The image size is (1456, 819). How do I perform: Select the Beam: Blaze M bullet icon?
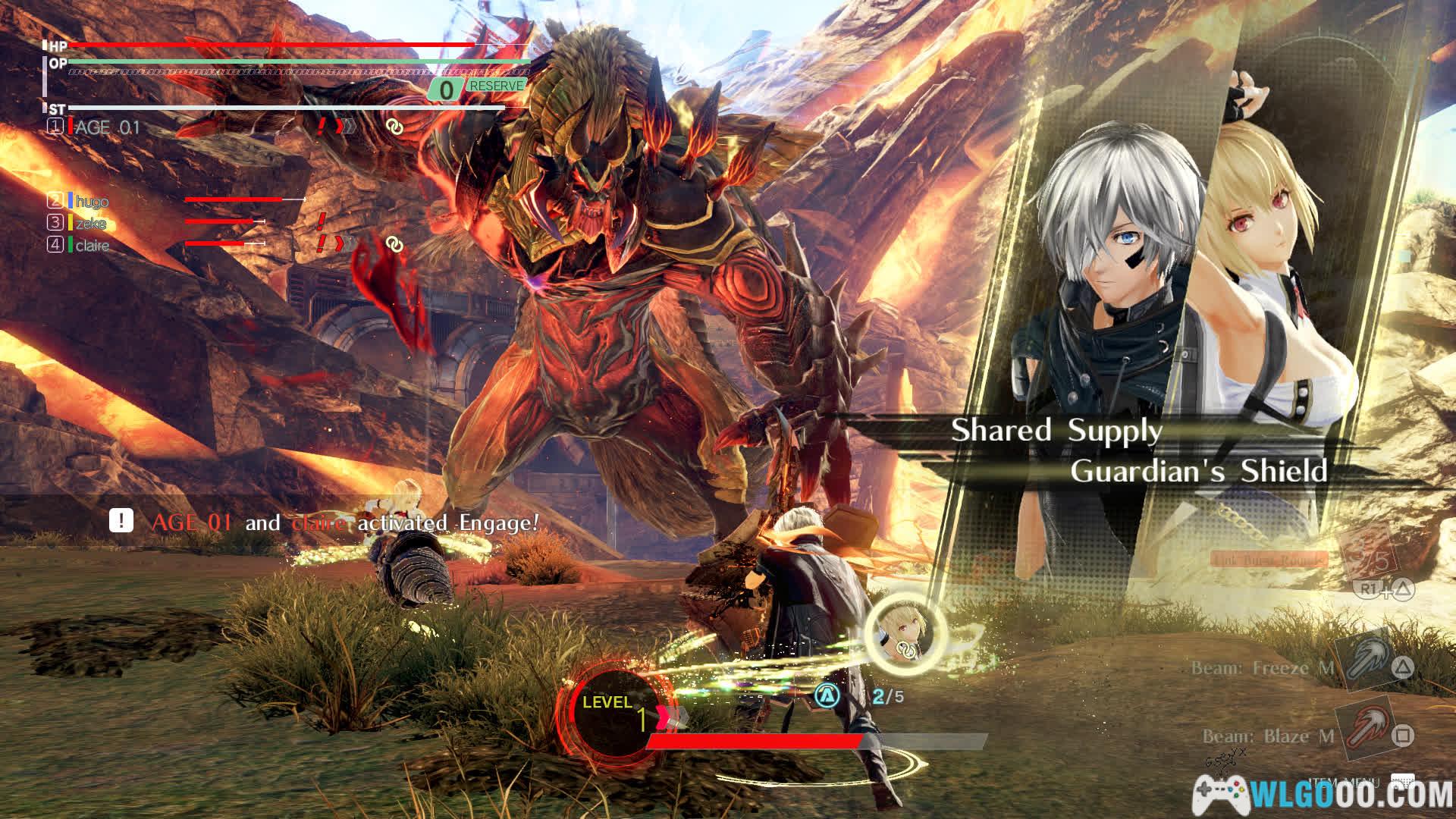coord(1363,730)
